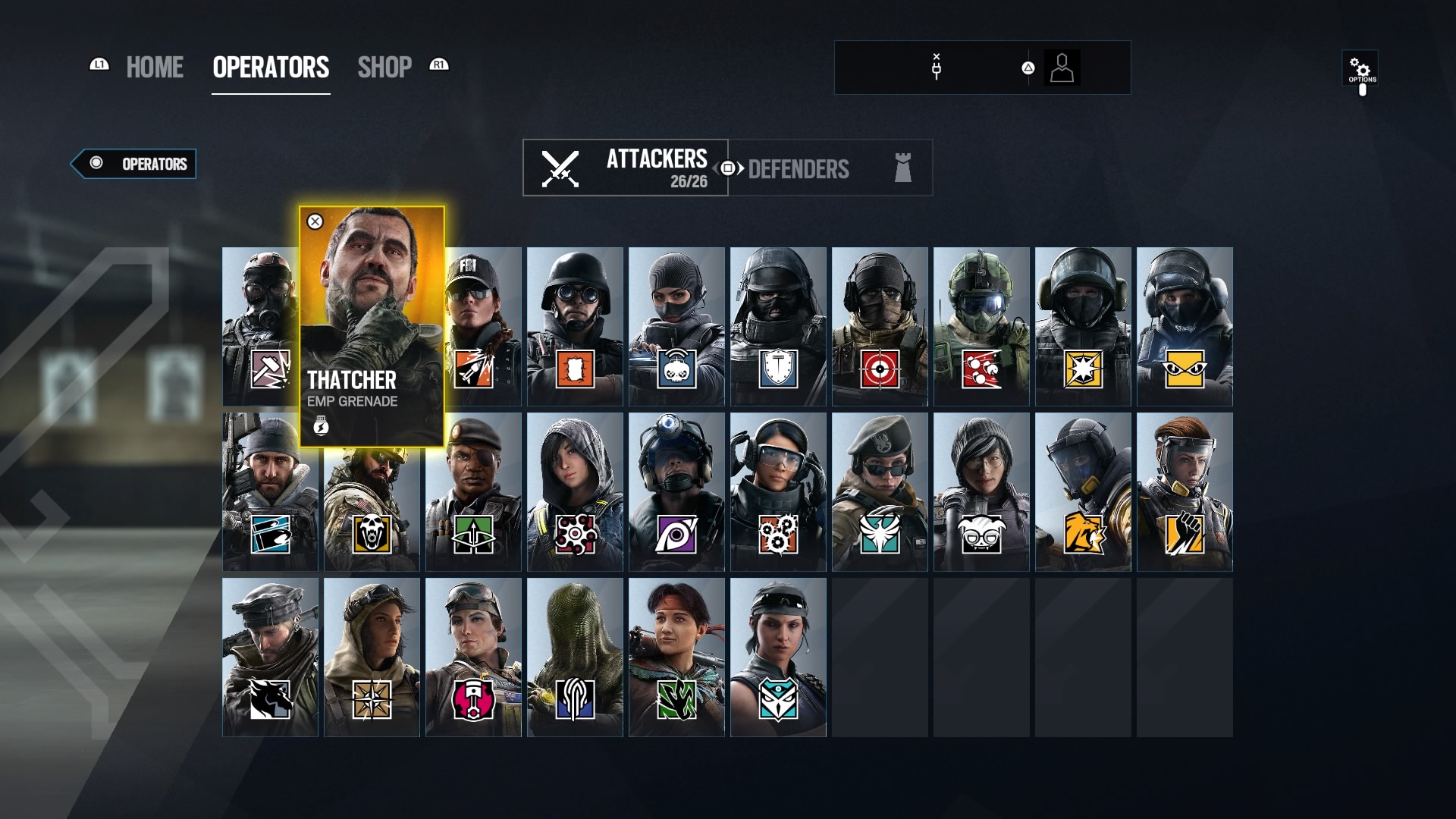
Task: Choose Finka with the red visor
Action: click(1185, 491)
